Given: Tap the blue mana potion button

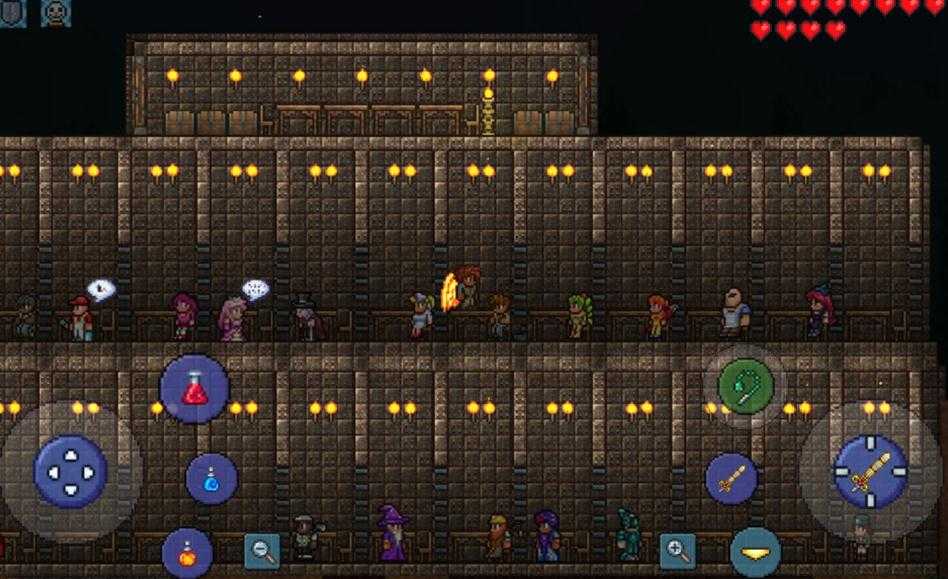Looking at the screenshot, I should [x=212, y=479].
